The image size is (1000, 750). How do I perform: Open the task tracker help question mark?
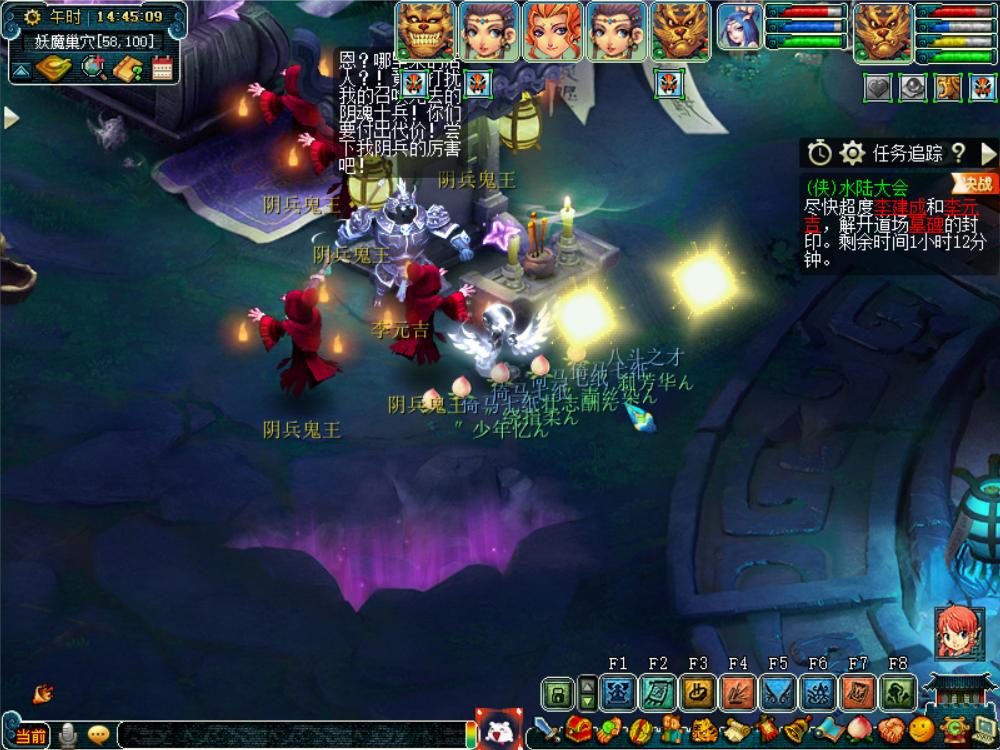tap(958, 153)
